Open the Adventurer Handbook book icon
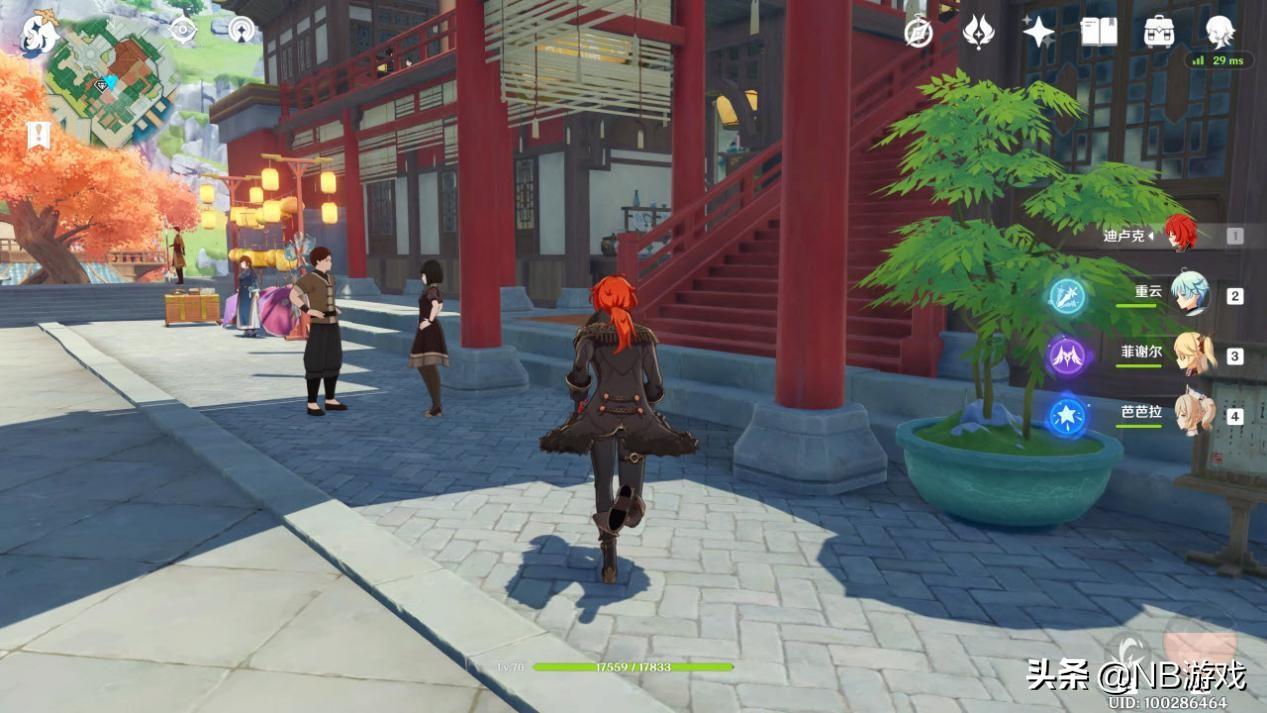 click(x=1098, y=31)
